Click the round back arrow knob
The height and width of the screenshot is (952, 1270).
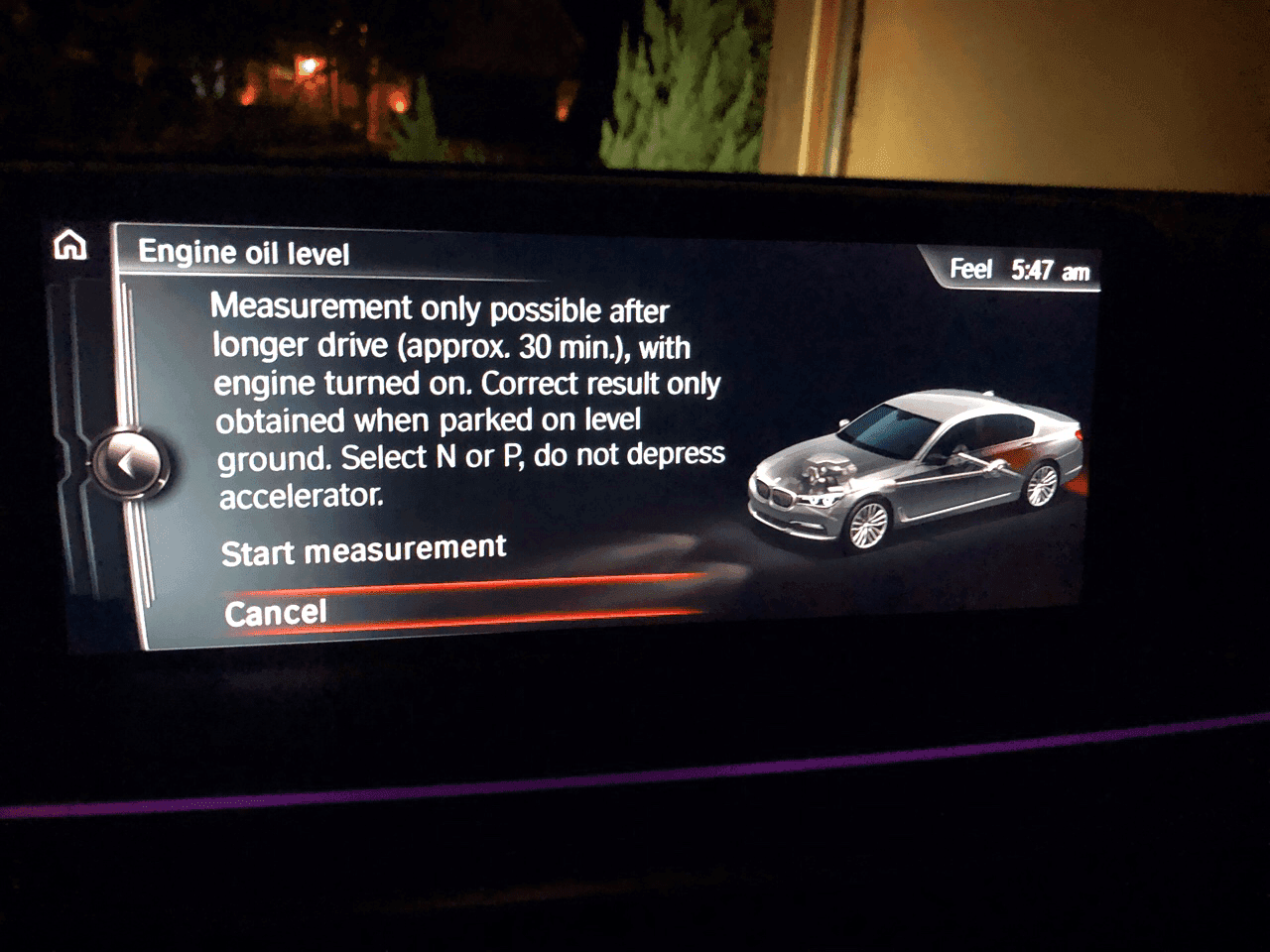(x=126, y=462)
